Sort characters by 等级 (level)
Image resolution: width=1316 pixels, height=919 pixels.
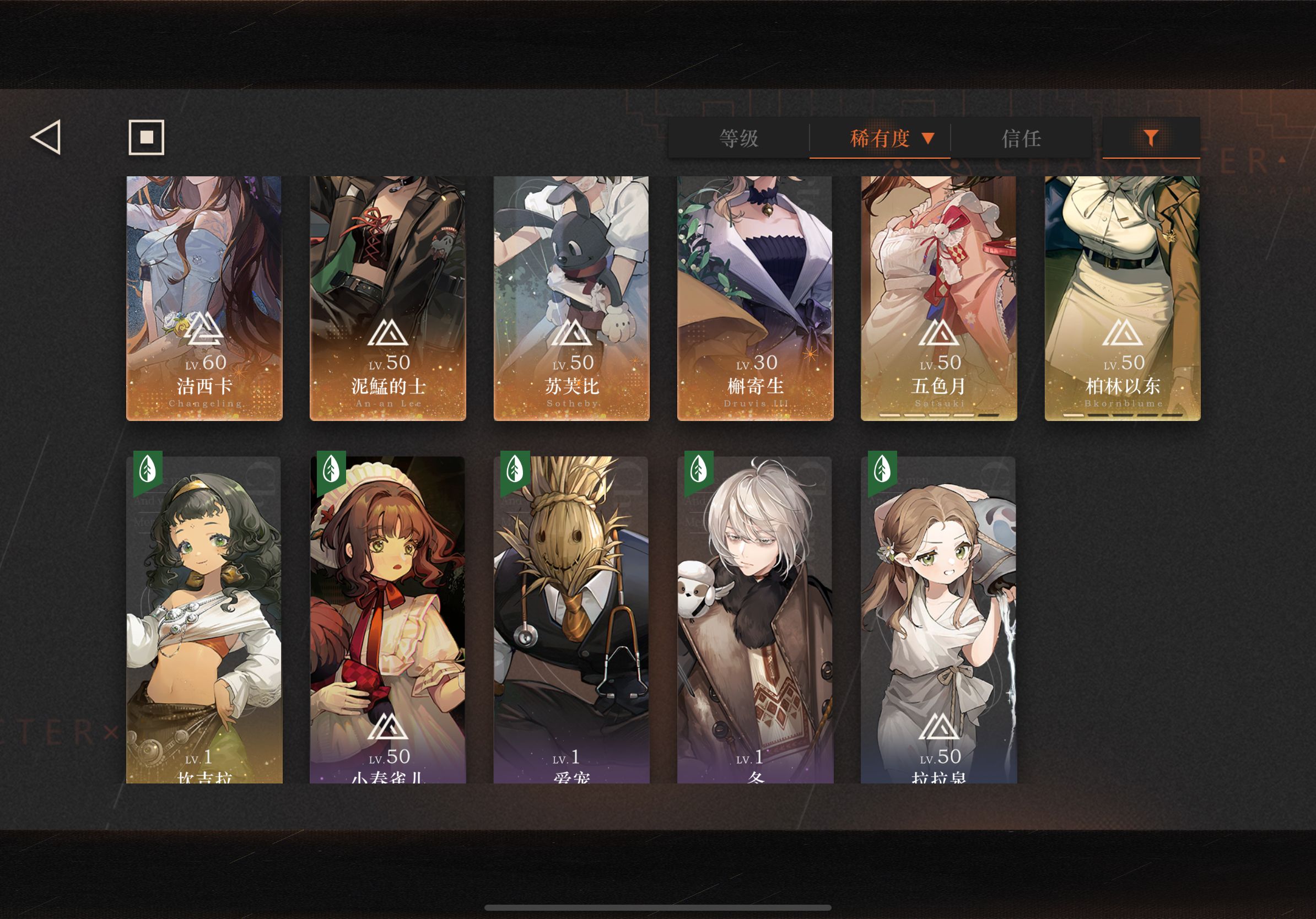(739, 138)
